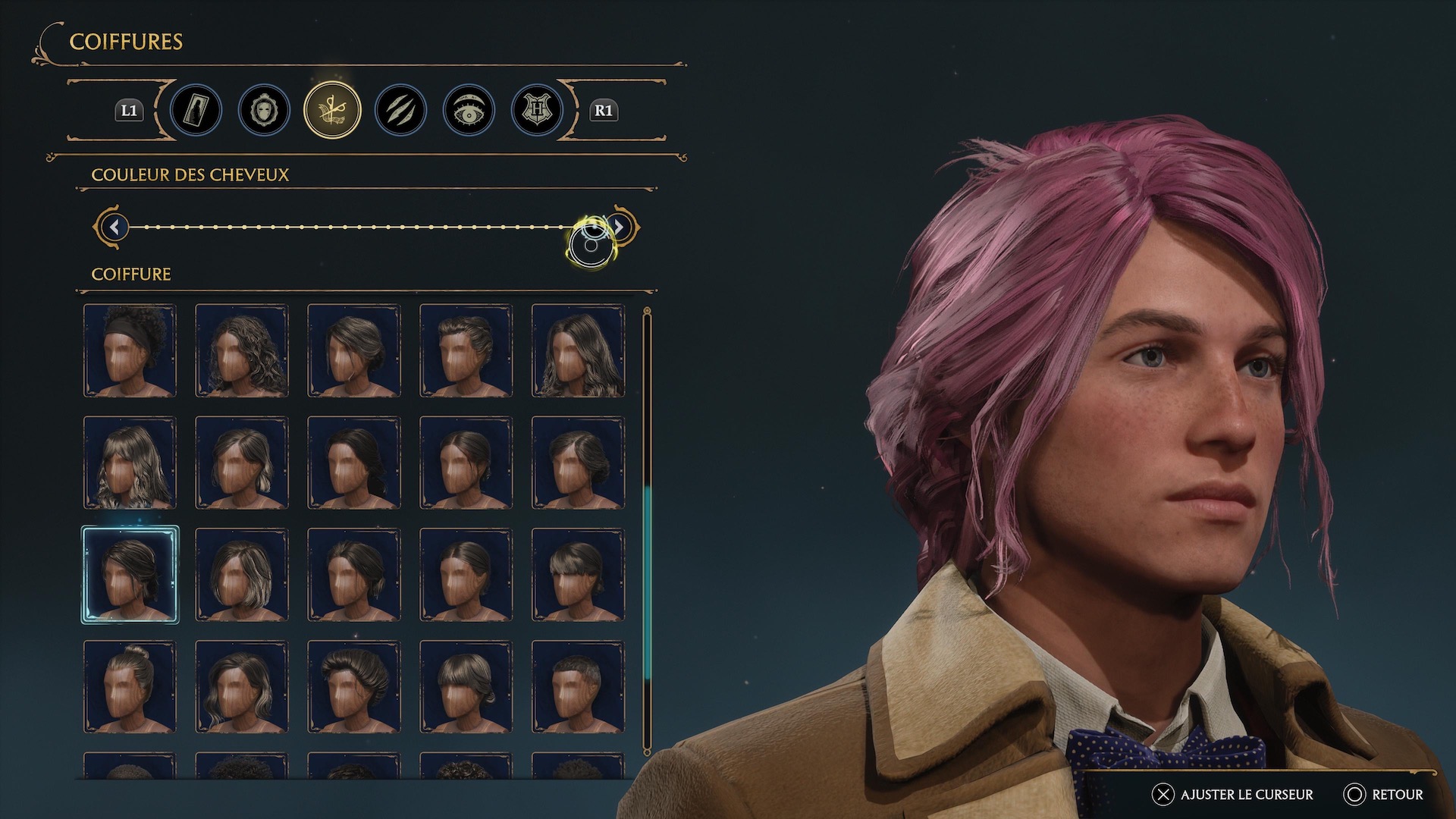Viewport: 1456px width, 819px height.
Task: Select the Hogwarts crest category icon
Action: 536,110
